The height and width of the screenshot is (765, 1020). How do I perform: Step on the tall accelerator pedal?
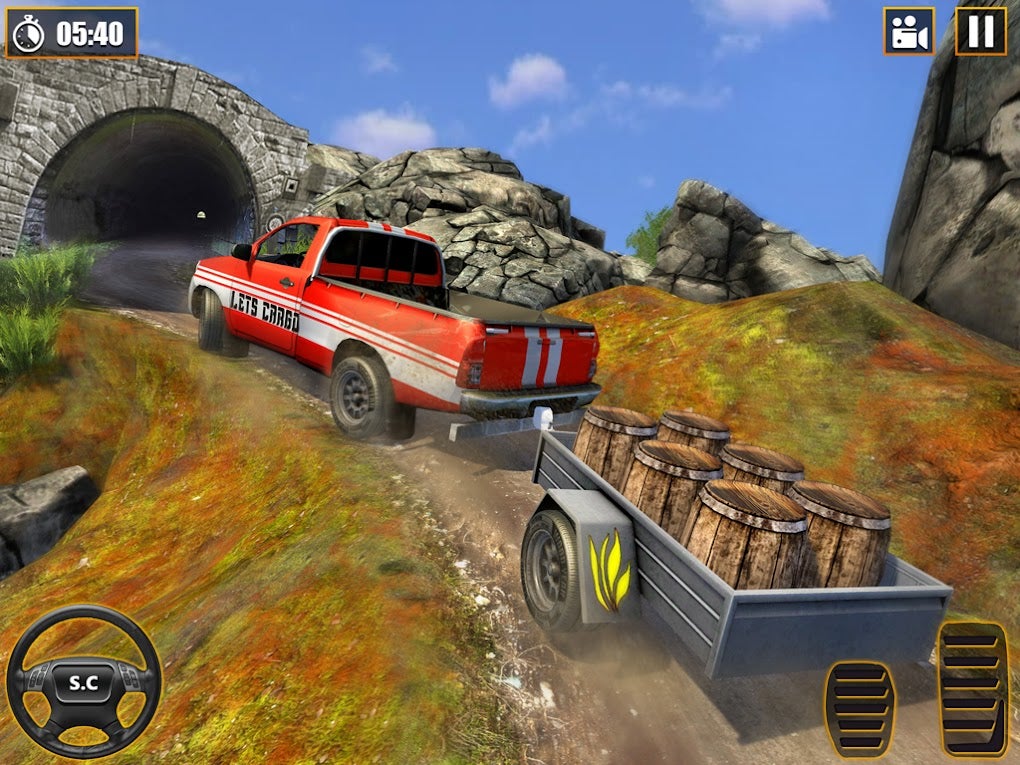972,688
